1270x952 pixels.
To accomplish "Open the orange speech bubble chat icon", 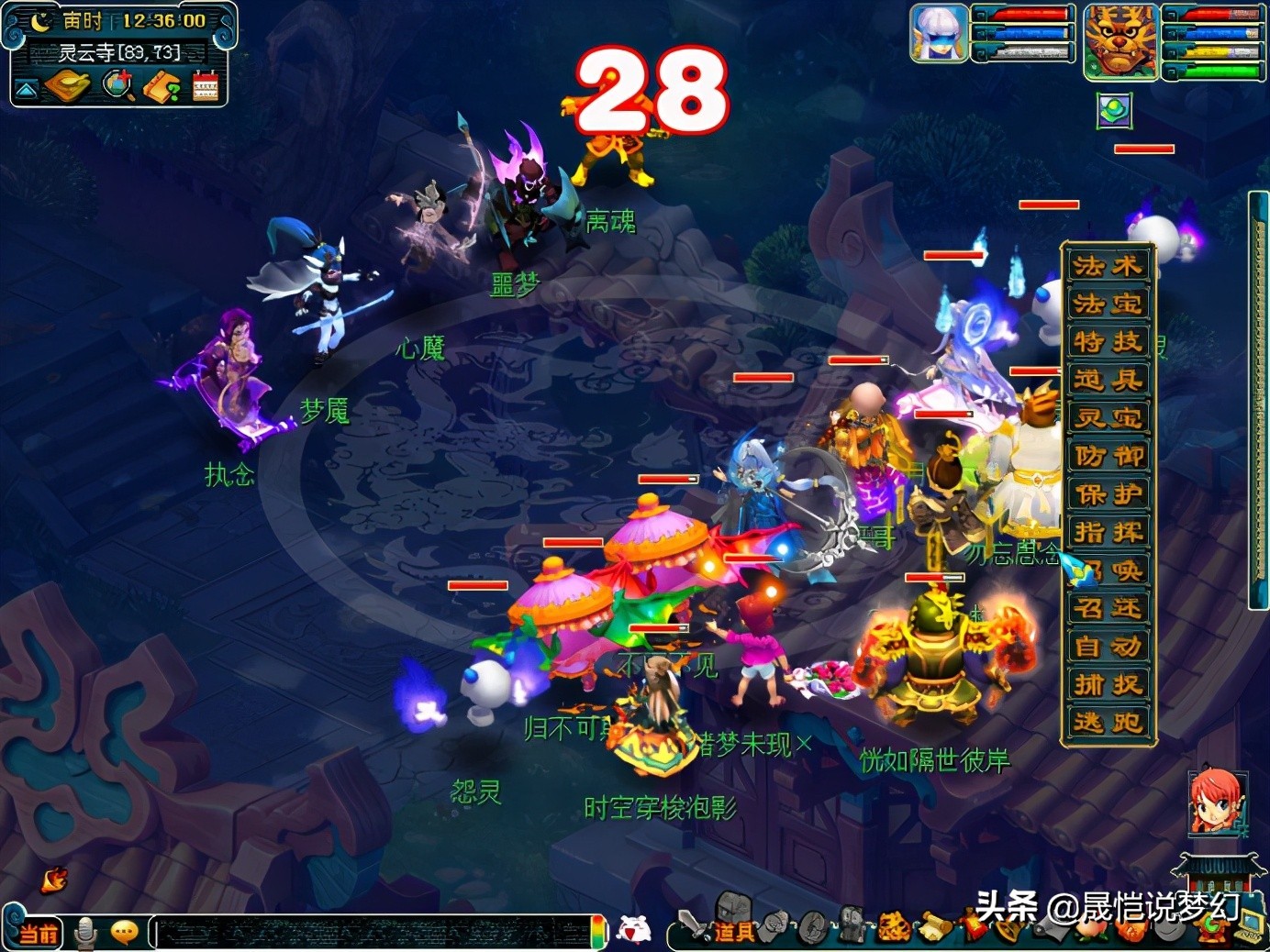I will pyautogui.click(x=124, y=933).
